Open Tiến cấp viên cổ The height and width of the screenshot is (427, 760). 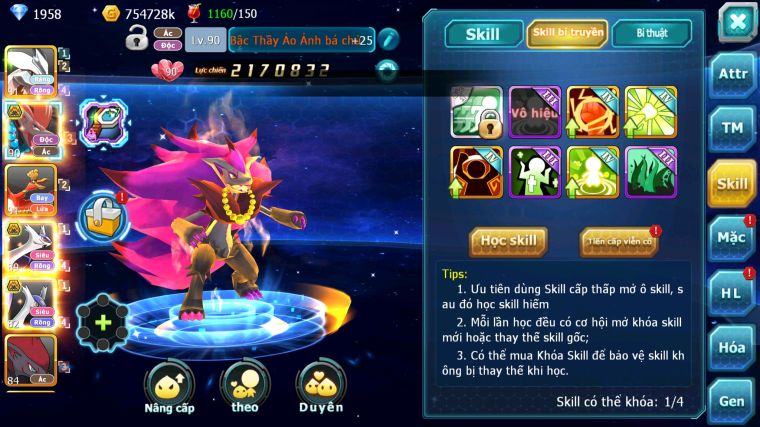[619, 241]
